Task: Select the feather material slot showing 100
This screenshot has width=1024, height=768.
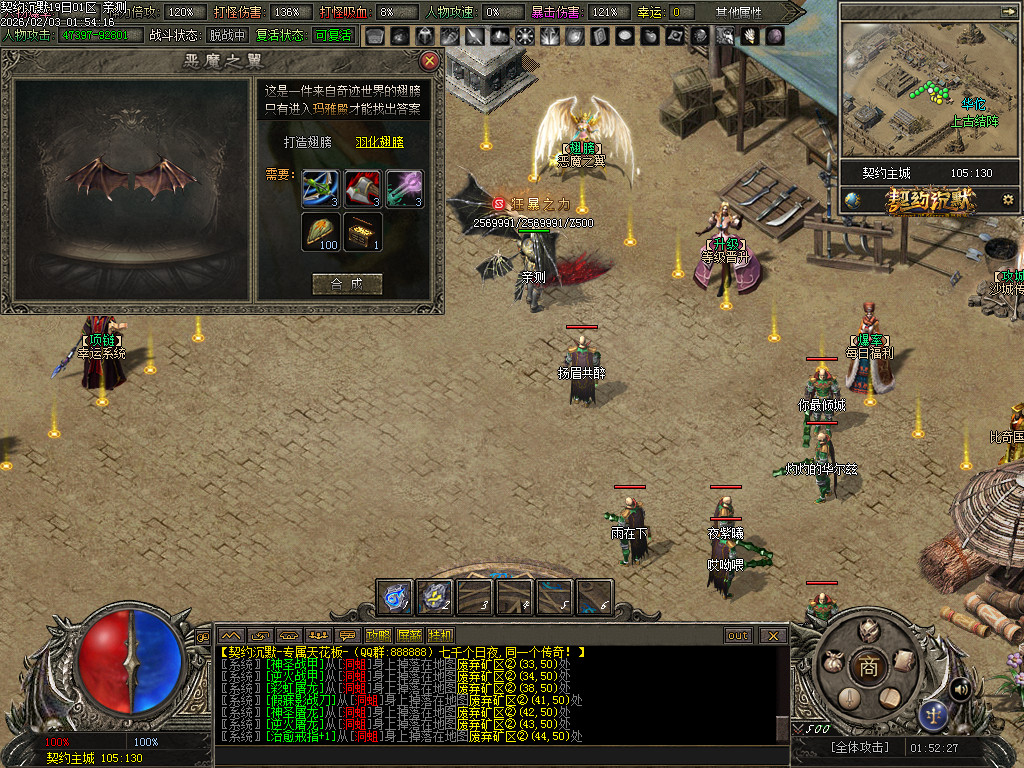Action: pos(321,231)
